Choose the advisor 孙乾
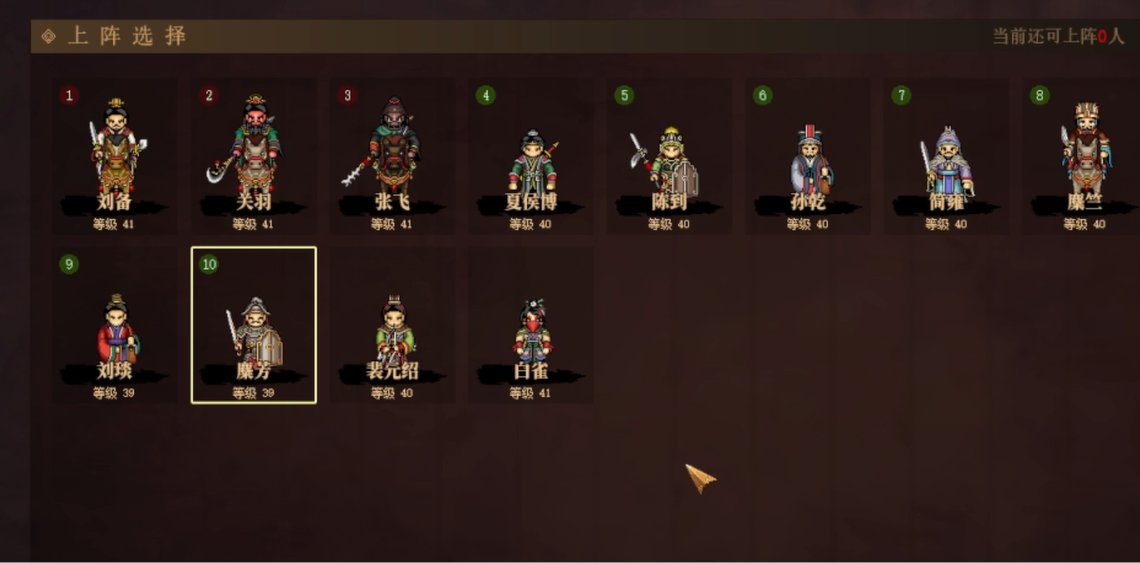The width and height of the screenshot is (1140, 563). coord(808,157)
